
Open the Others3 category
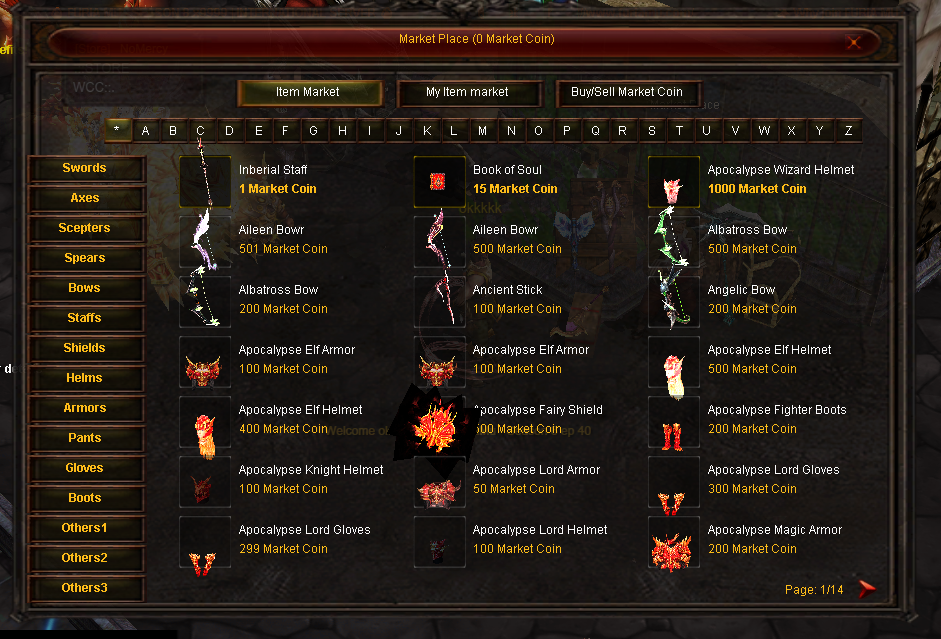[x=85, y=588]
